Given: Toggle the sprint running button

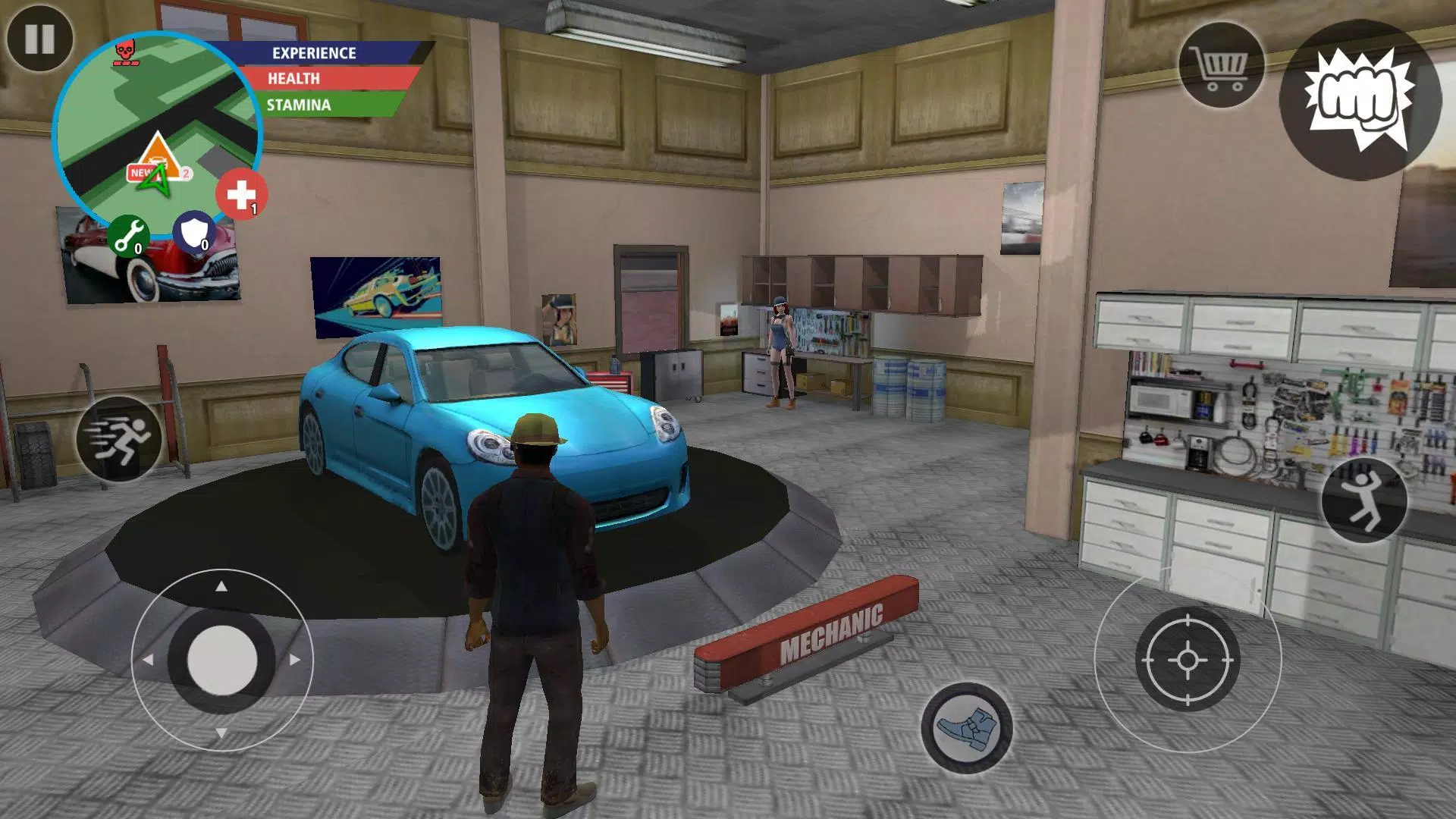Looking at the screenshot, I should (119, 439).
